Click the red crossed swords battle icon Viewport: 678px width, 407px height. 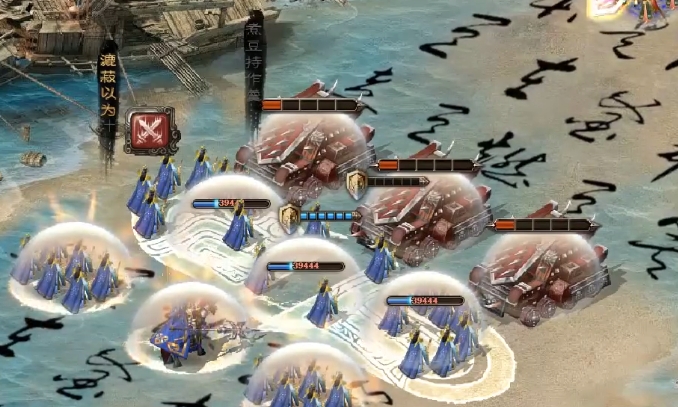coord(152,130)
